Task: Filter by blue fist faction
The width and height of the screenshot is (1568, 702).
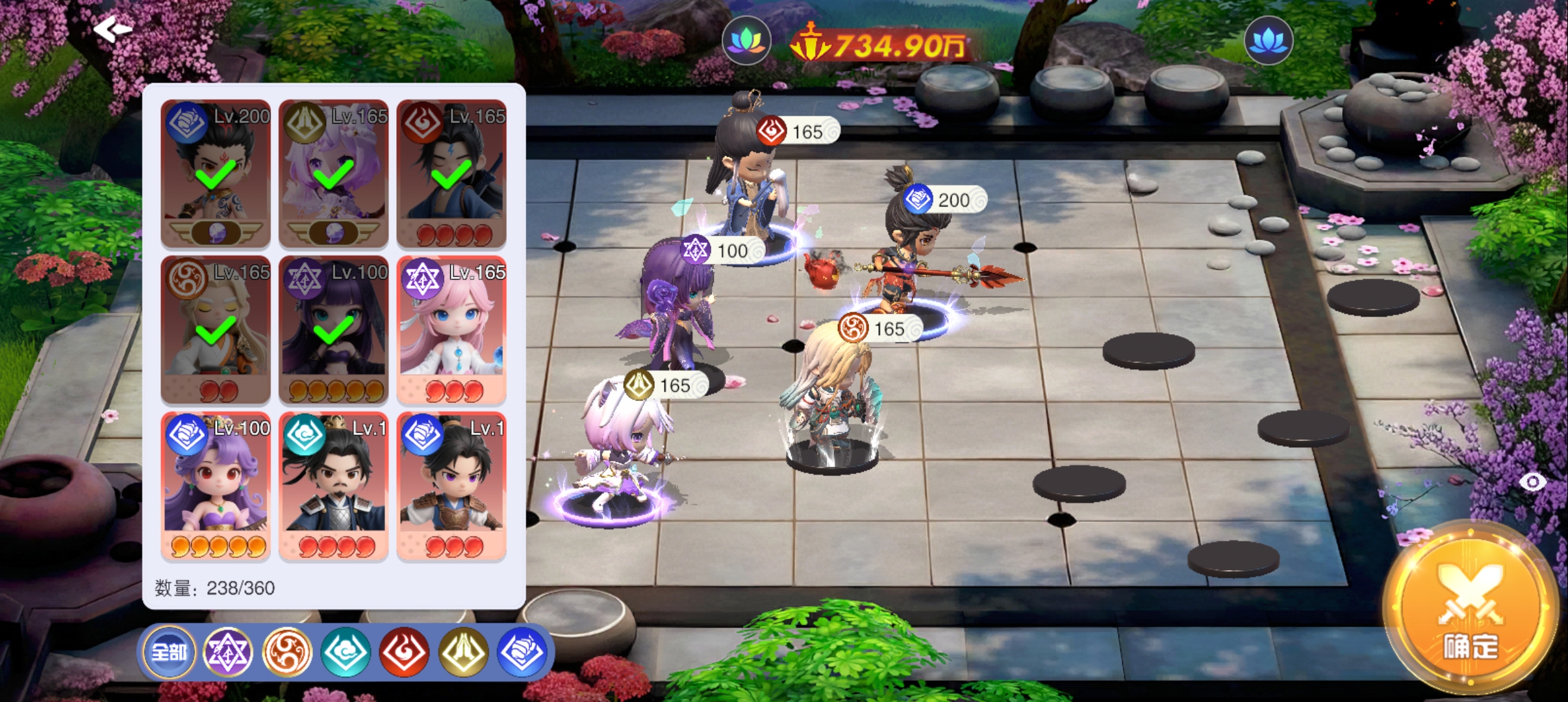Action: click(x=522, y=651)
